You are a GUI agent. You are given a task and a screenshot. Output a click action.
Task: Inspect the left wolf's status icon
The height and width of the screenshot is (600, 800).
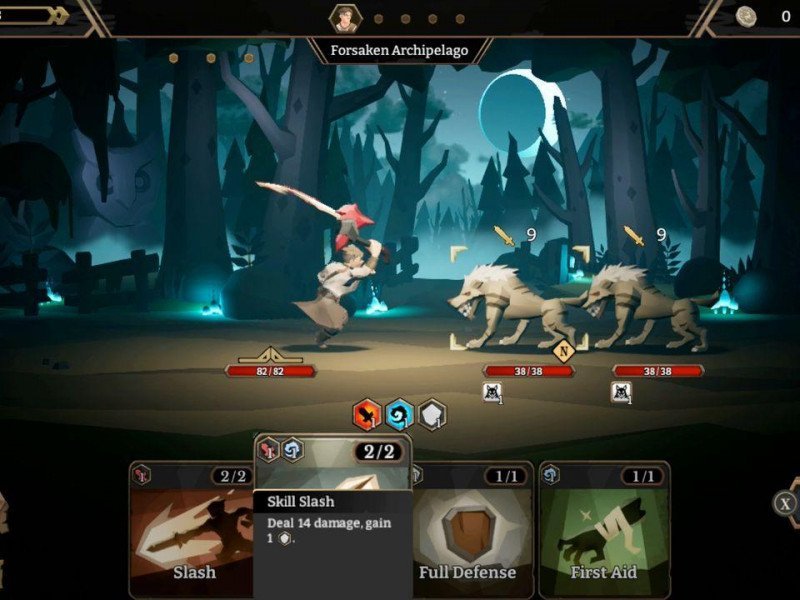[x=492, y=392]
